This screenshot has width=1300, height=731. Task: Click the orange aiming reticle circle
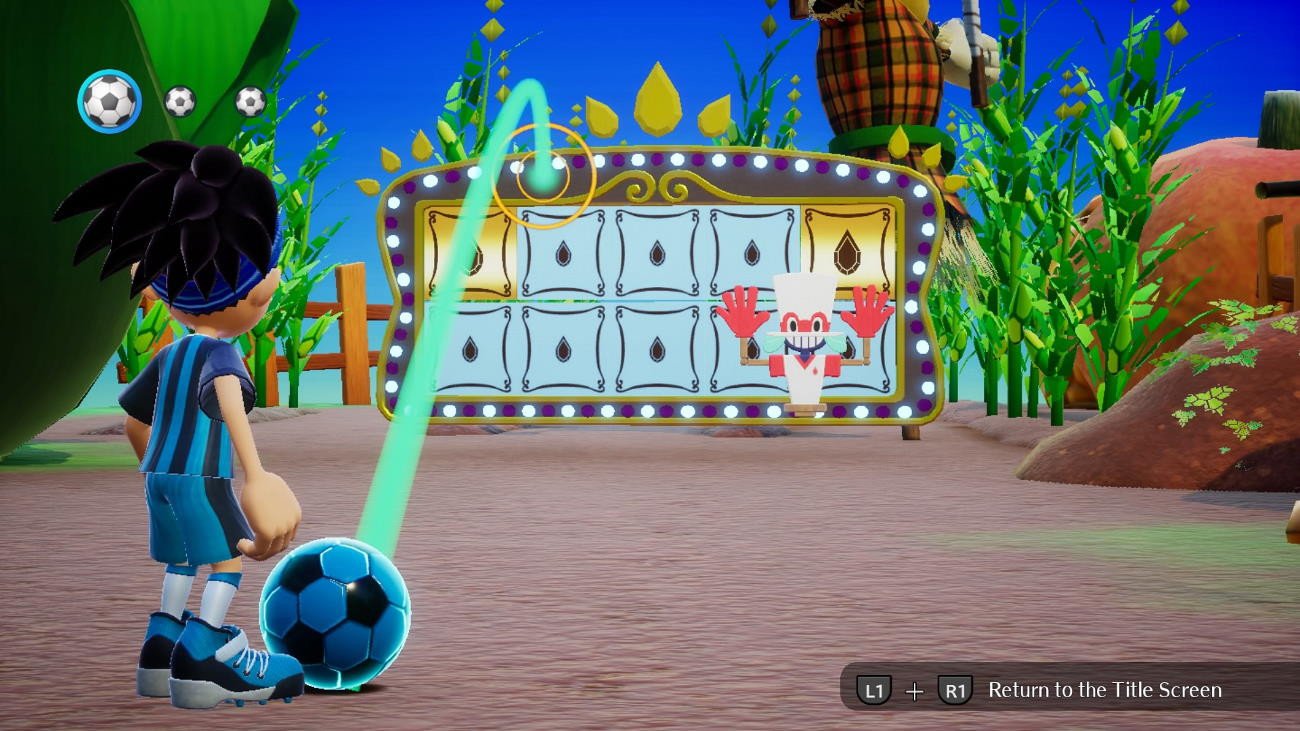543,177
